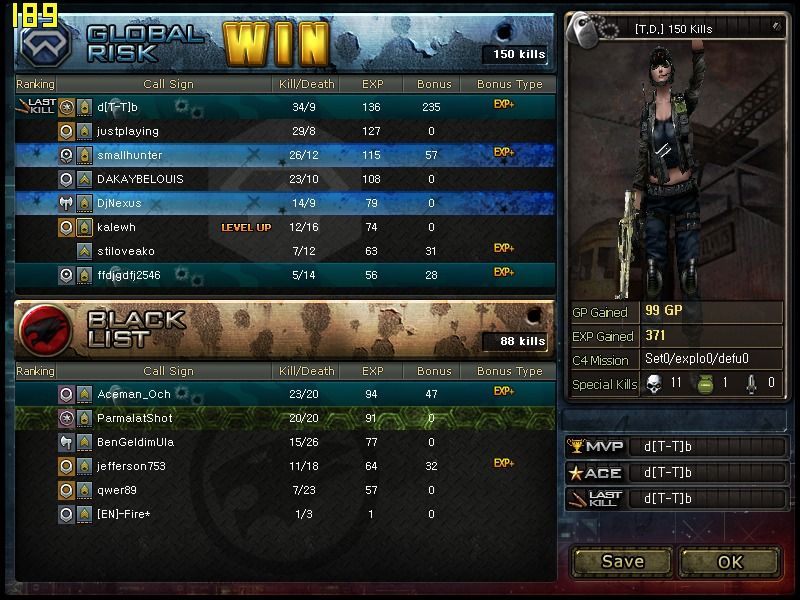Viewport: 800px width, 600px height.
Task: Select the justplaying player row
Action: (285, 131)
